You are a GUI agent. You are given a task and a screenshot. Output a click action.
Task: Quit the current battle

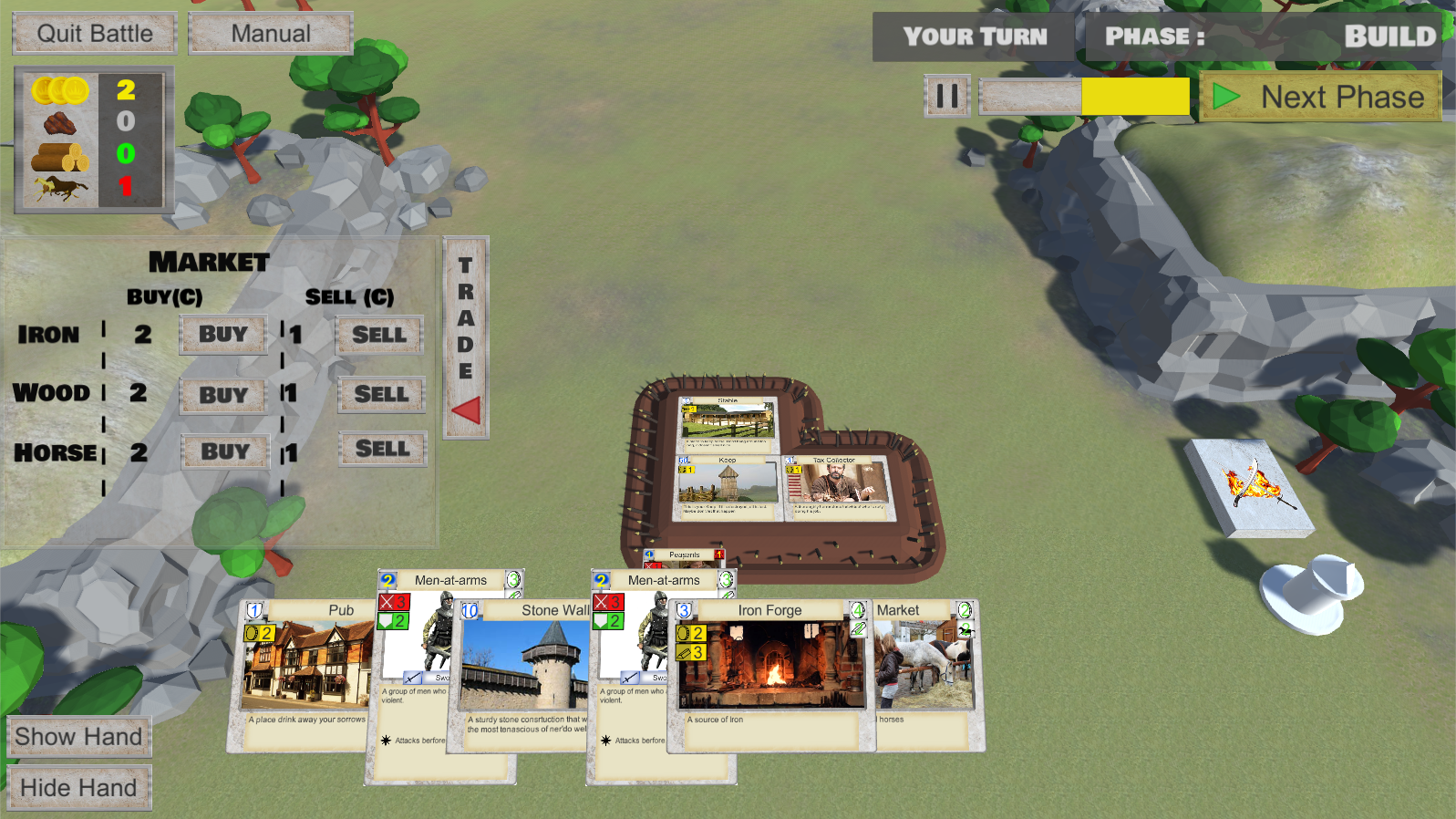pos(95,34)
